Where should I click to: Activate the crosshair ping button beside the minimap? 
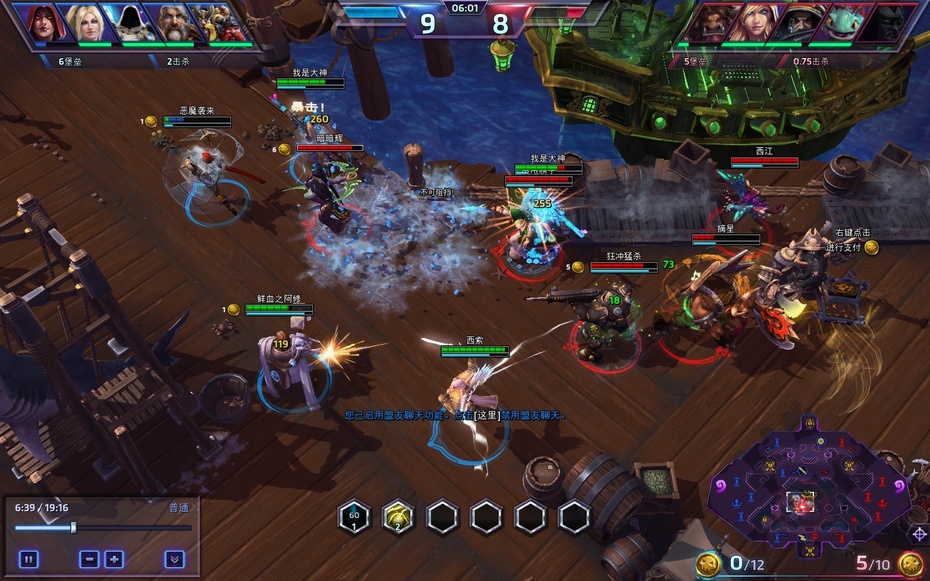click(x=918, y=533)
